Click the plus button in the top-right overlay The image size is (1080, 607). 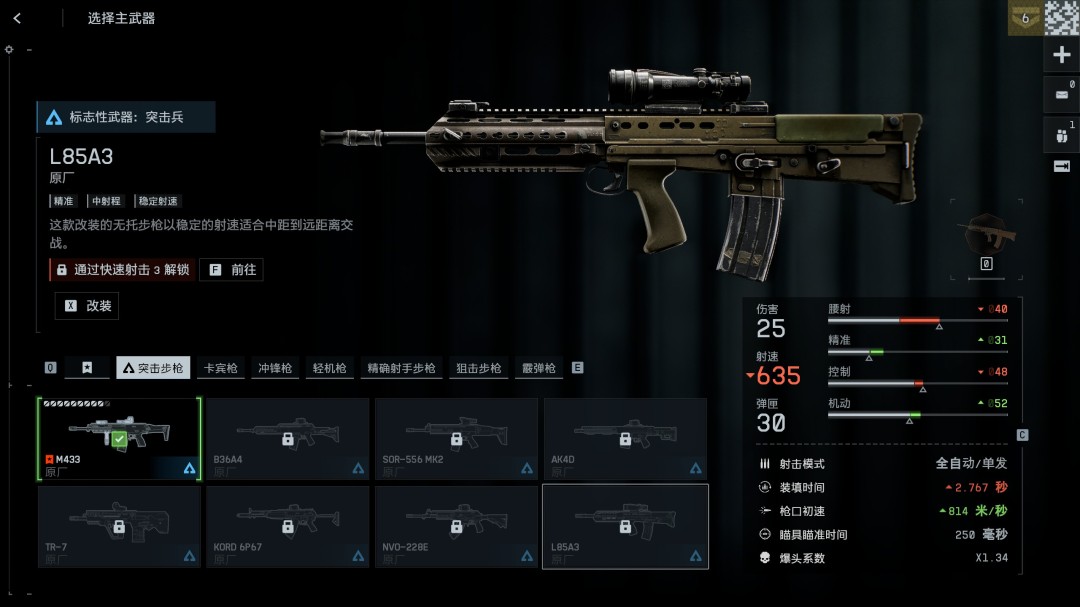pos(1062,55)
